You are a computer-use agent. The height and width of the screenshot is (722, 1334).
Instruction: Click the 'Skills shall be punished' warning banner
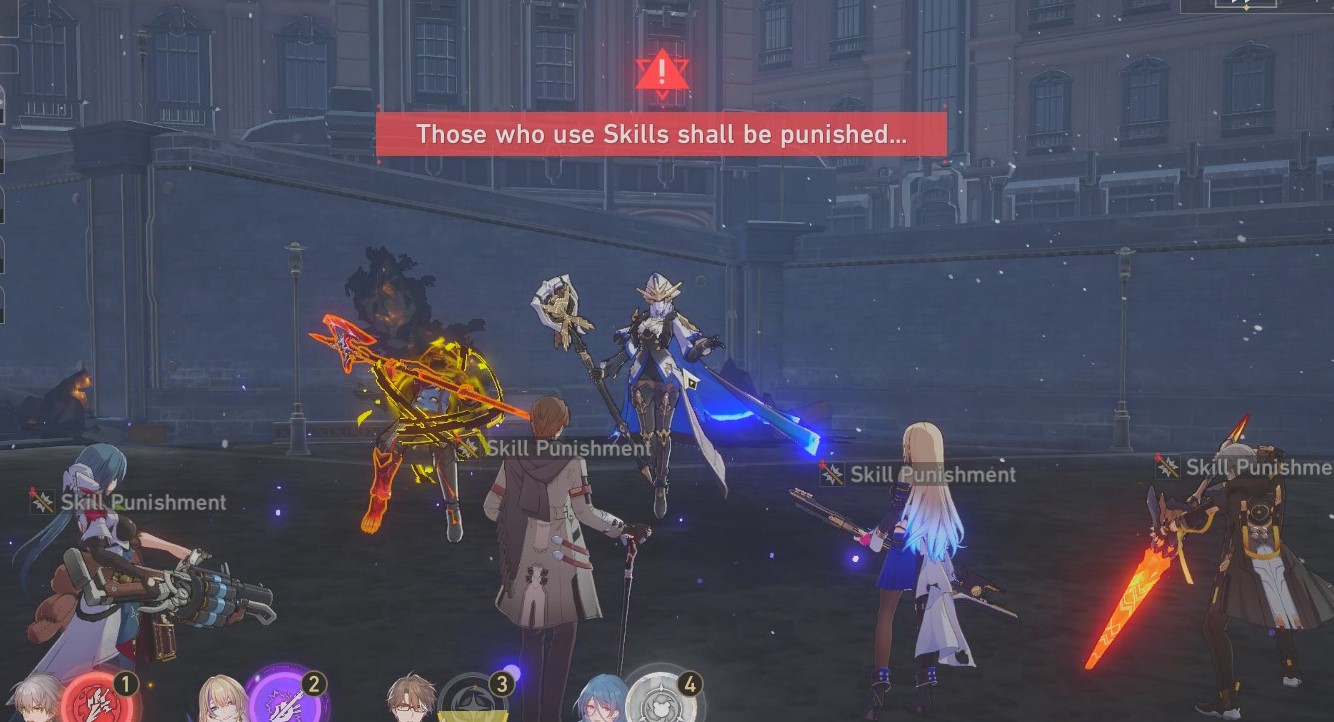(662, 135)
